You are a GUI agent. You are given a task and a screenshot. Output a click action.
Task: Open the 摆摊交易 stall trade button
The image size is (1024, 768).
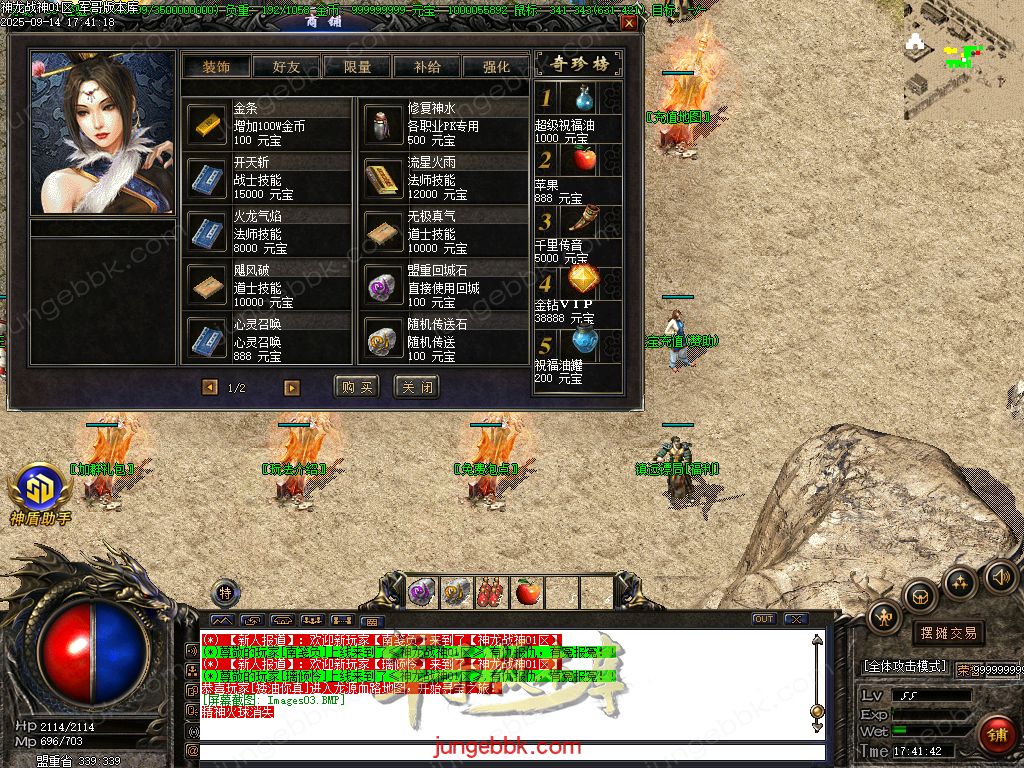948,633
